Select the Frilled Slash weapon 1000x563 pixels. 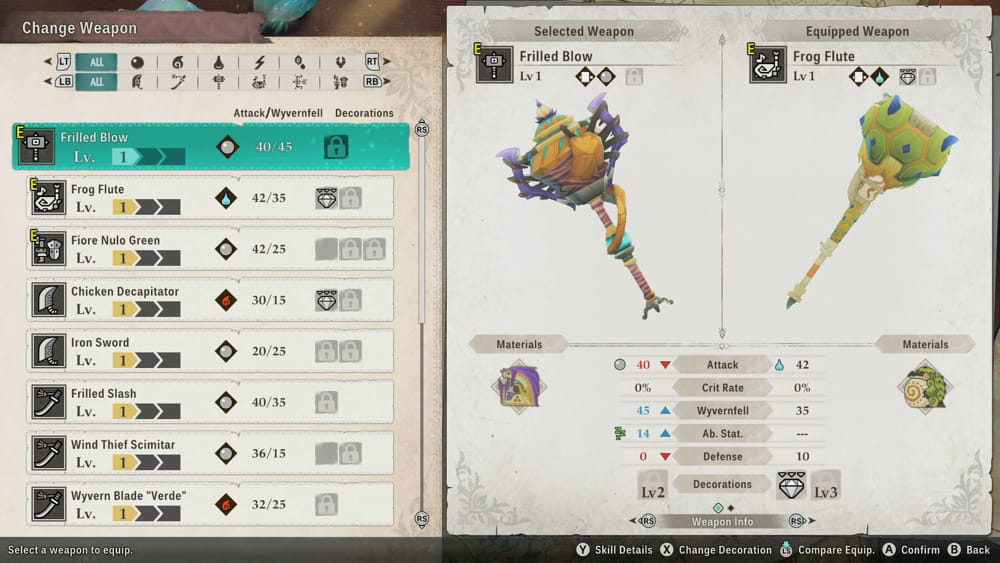pyautogui.click(x=210, y=402)
